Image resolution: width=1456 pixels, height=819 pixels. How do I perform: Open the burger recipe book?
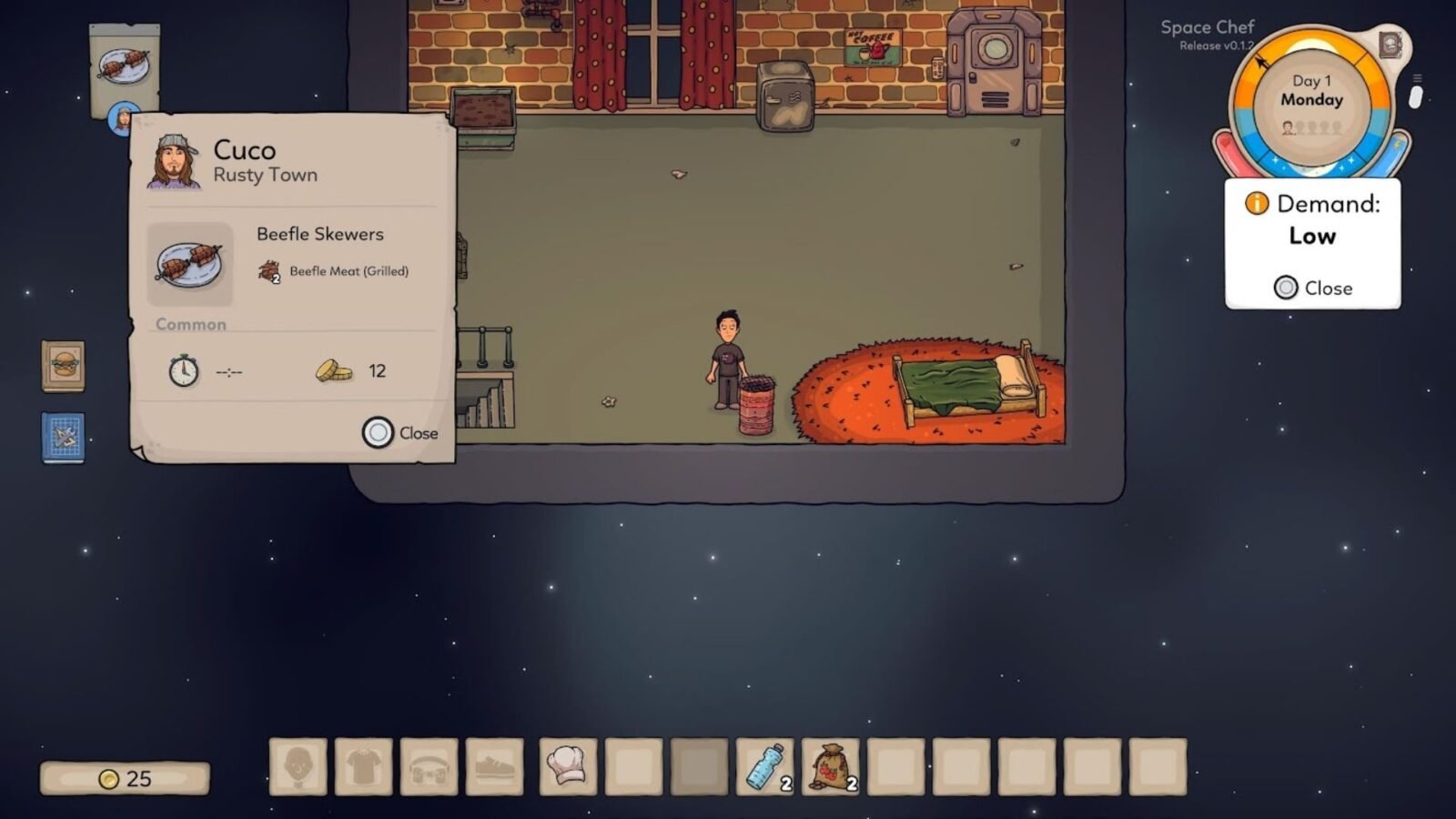click(63, 366)
